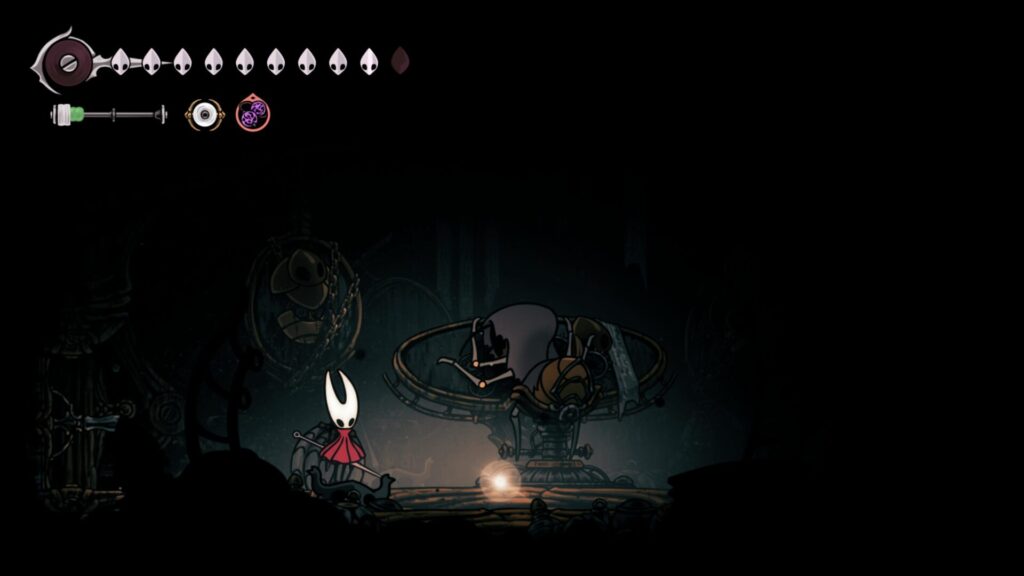Select the purple orbs tool icon
1024x576 pixels.
[253, 113]
